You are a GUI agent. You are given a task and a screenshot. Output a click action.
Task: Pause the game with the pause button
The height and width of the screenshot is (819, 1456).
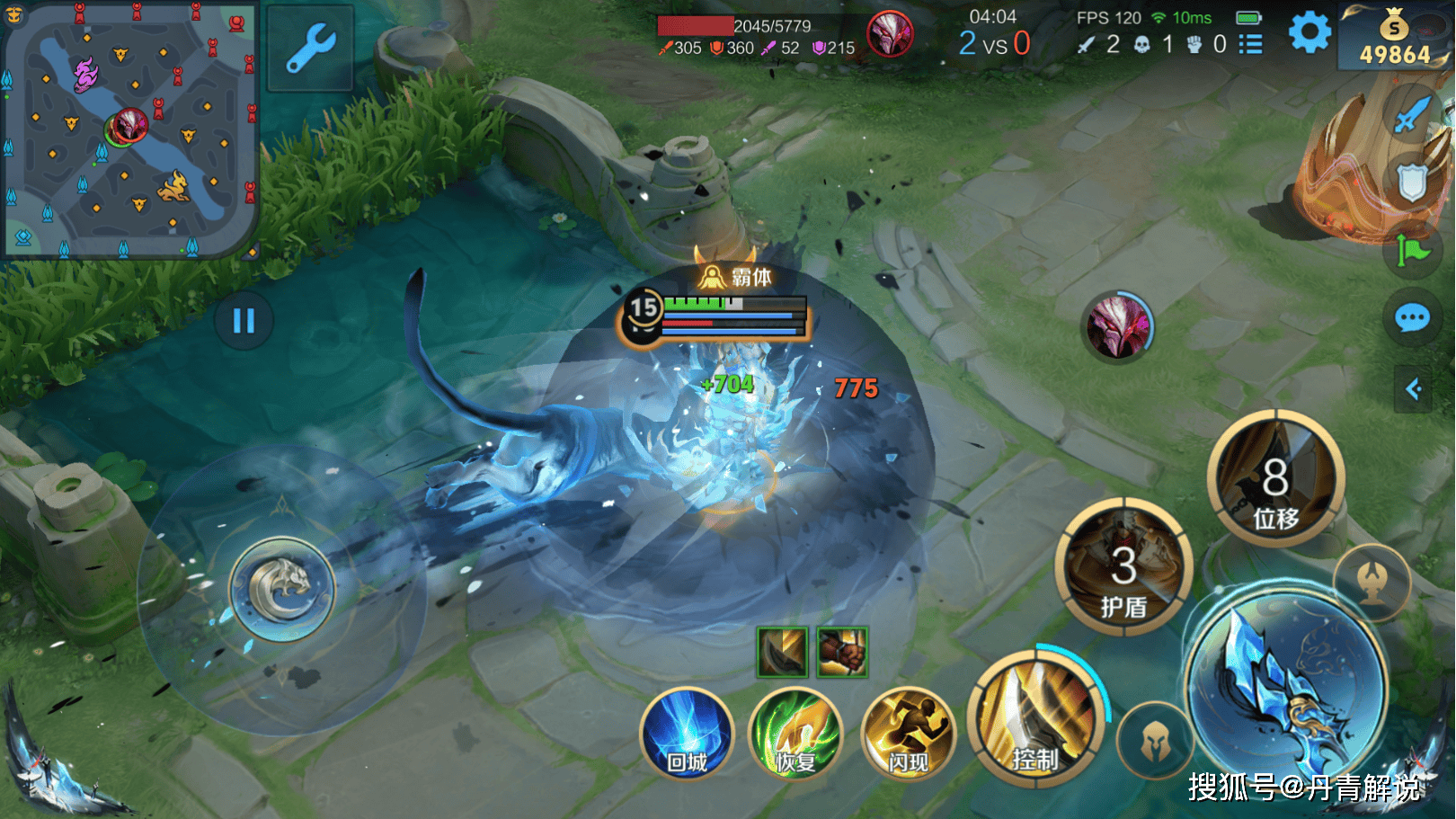pyautogui.click(x=244, y=321)
